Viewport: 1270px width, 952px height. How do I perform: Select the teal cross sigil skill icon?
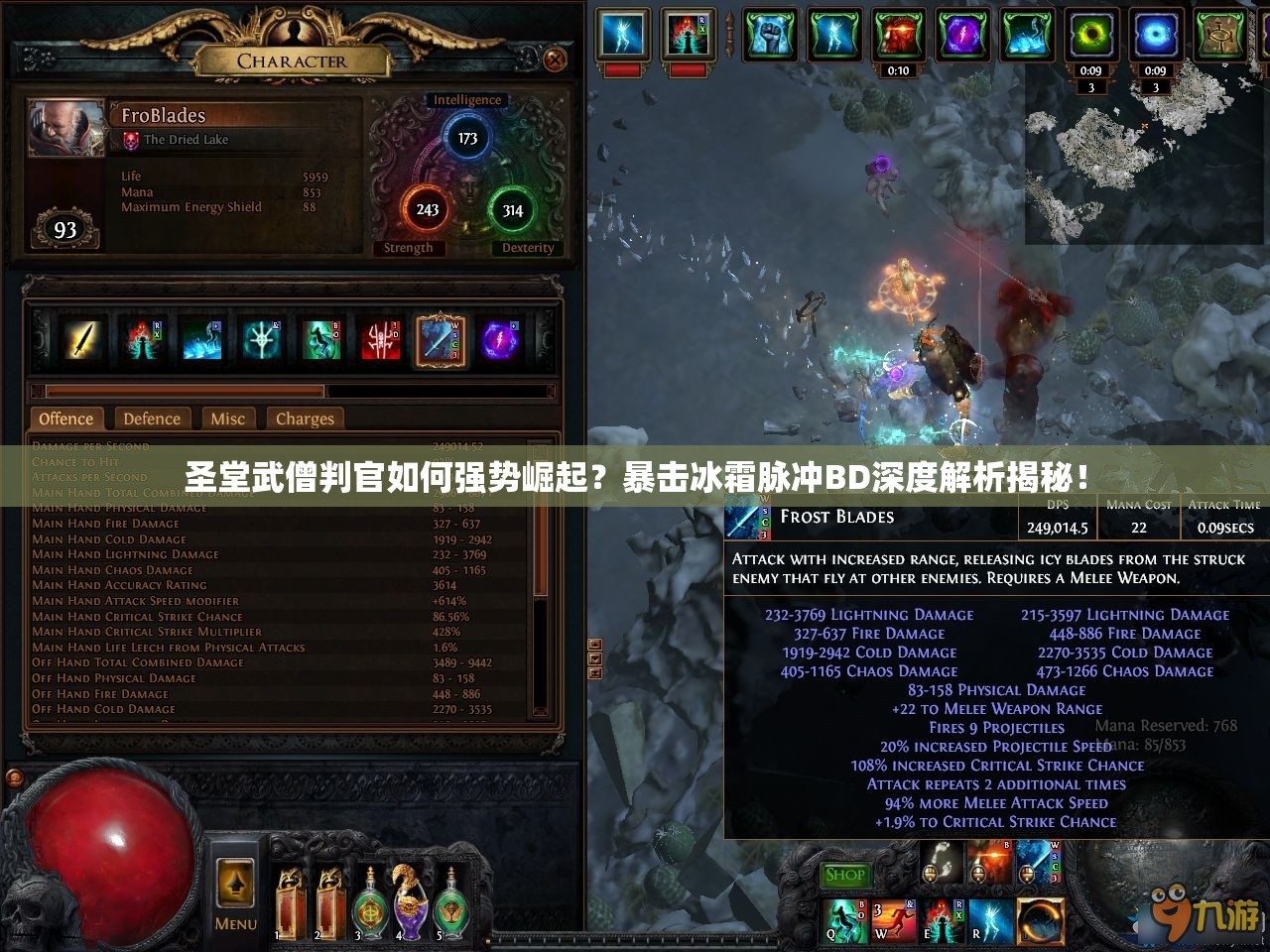[262, 340]
